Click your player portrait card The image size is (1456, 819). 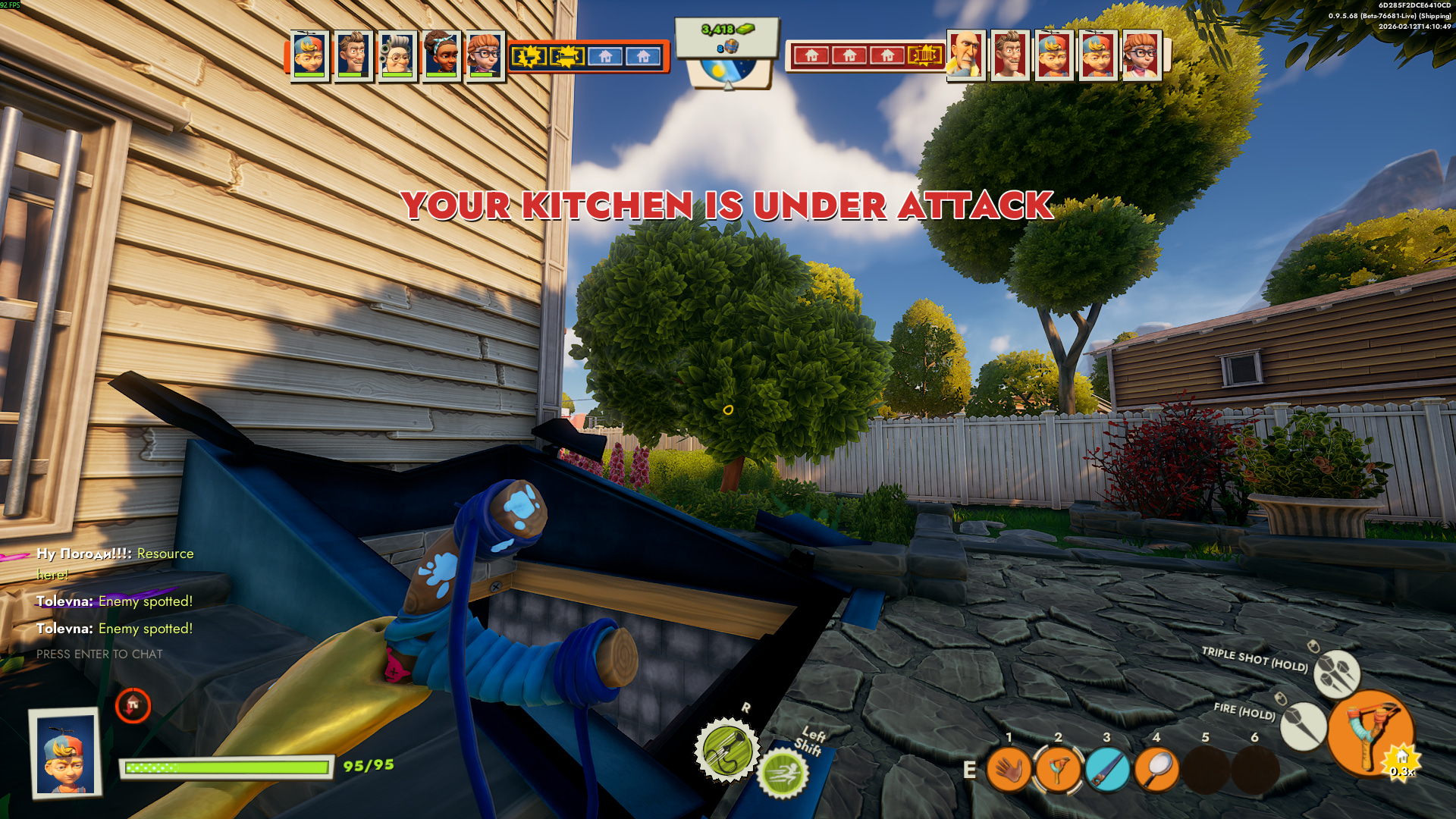tap(66, 753)
